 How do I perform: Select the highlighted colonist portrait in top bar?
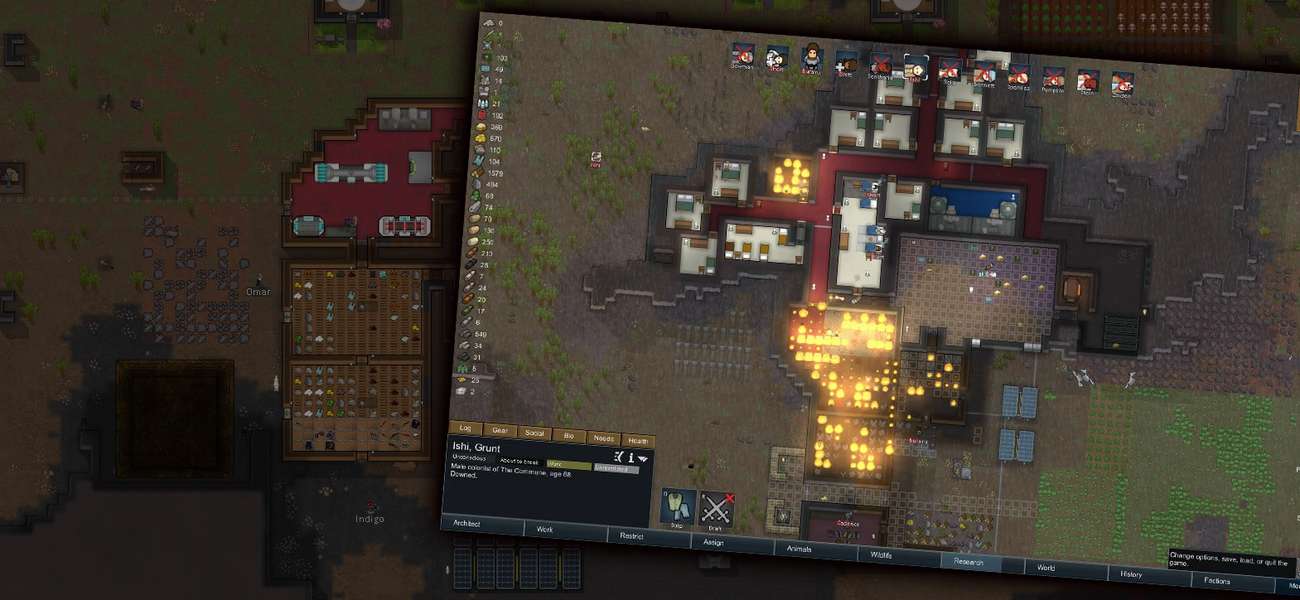[915, 67]
